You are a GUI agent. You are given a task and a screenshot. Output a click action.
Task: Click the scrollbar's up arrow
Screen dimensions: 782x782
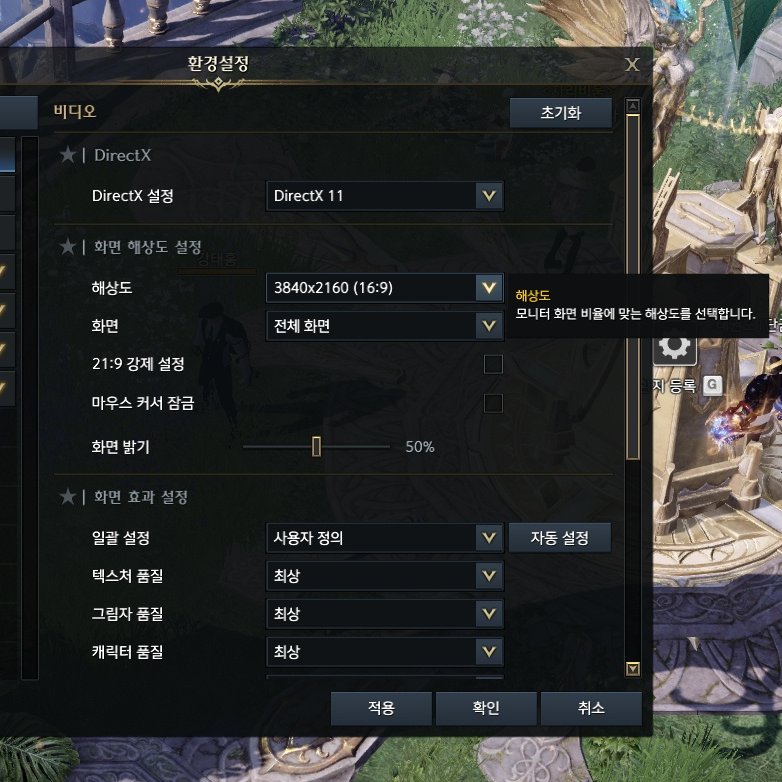pos(632,105)
